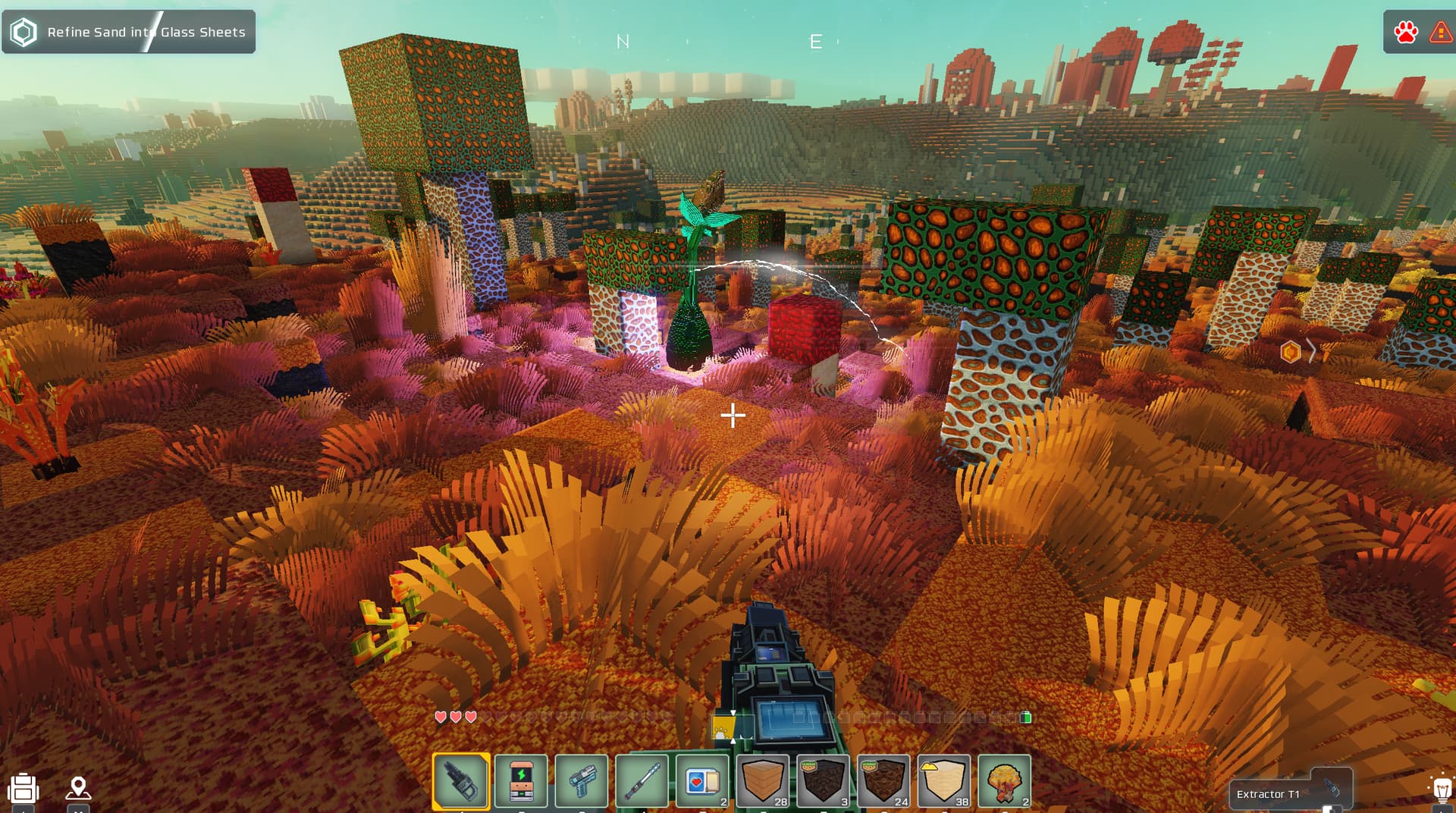Select the brown dirt block stack of 24
The height and width of the screenshot is (813, 1456).
883,780
